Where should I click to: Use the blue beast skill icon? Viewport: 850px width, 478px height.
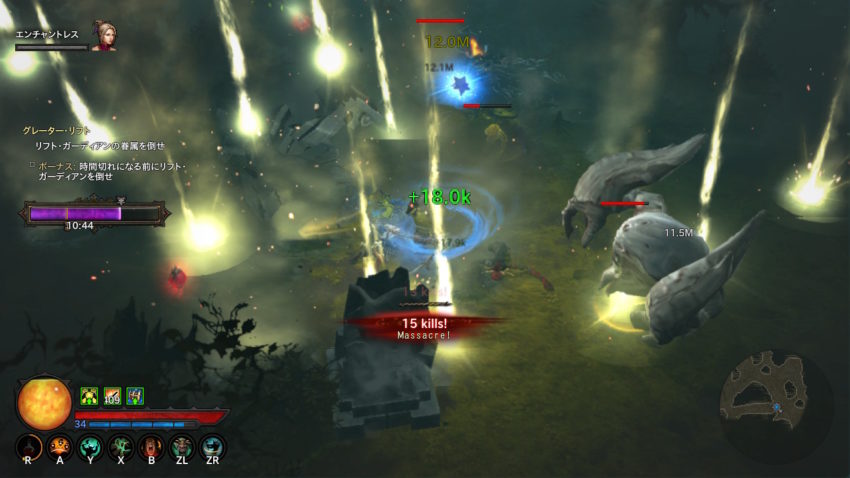coord(212,447)
